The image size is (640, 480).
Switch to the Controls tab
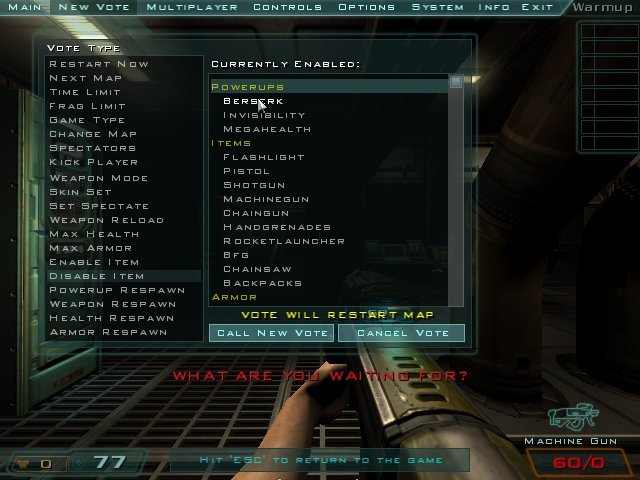[x=287, y=7]
